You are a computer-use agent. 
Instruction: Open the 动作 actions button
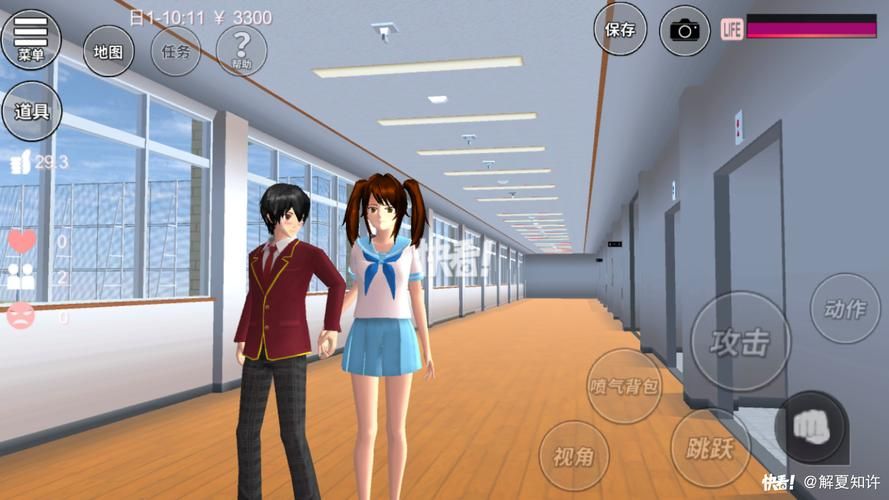(x=845, y=308)
